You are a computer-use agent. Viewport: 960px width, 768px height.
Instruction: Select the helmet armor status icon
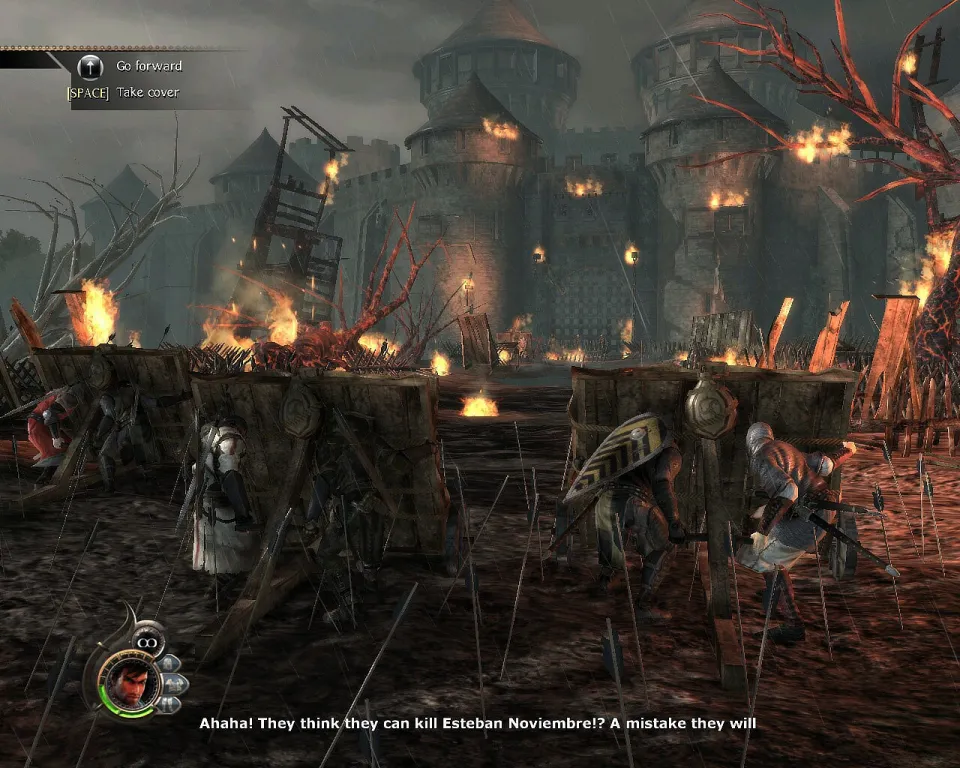point(168,662)
